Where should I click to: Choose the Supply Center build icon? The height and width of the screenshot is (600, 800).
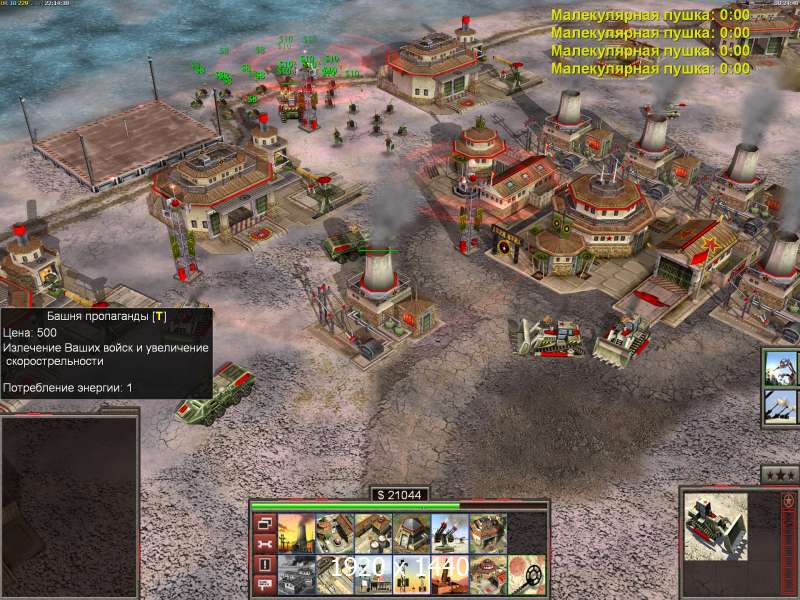373,533
